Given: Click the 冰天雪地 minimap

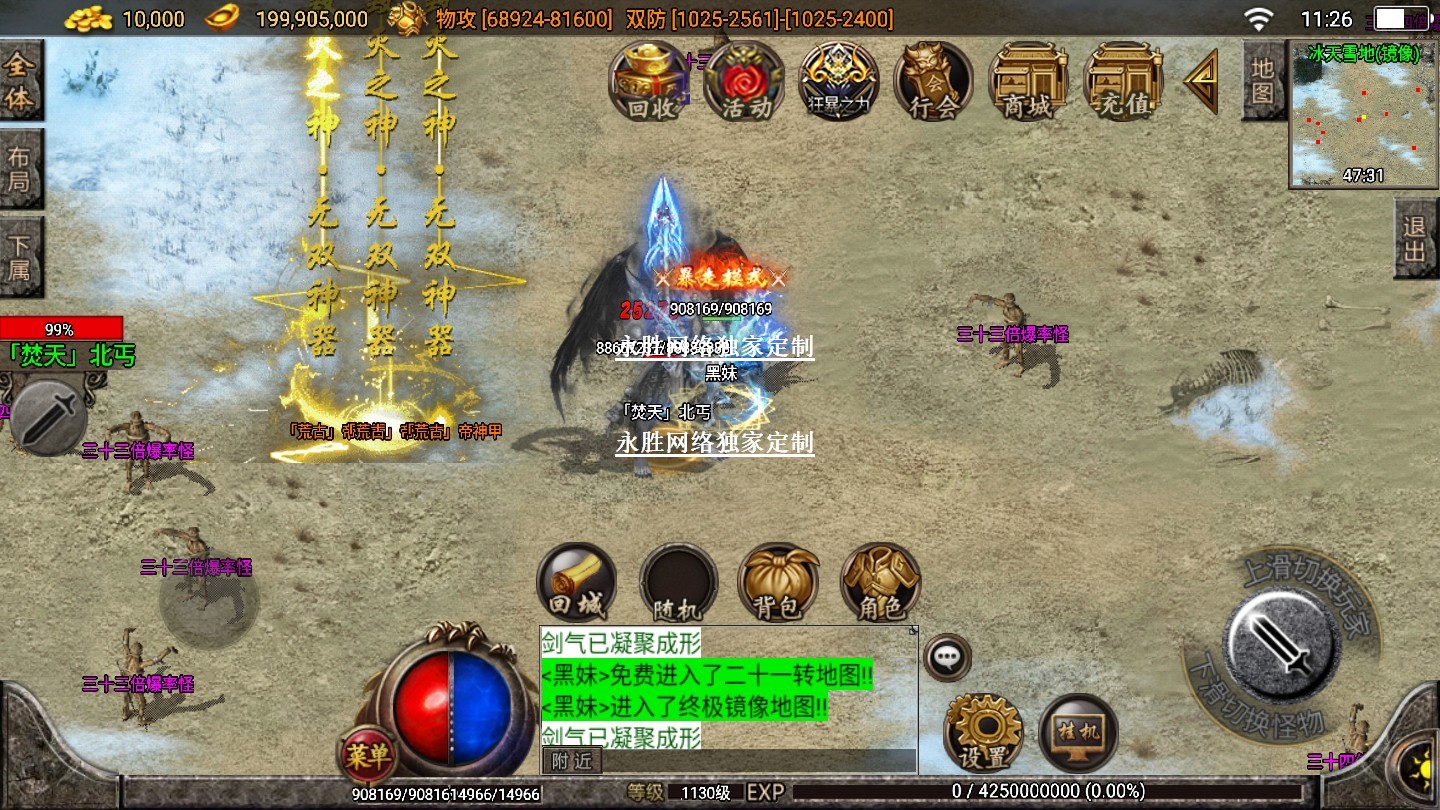Looking at the screenshot, I should click(x=1363, y=114).
